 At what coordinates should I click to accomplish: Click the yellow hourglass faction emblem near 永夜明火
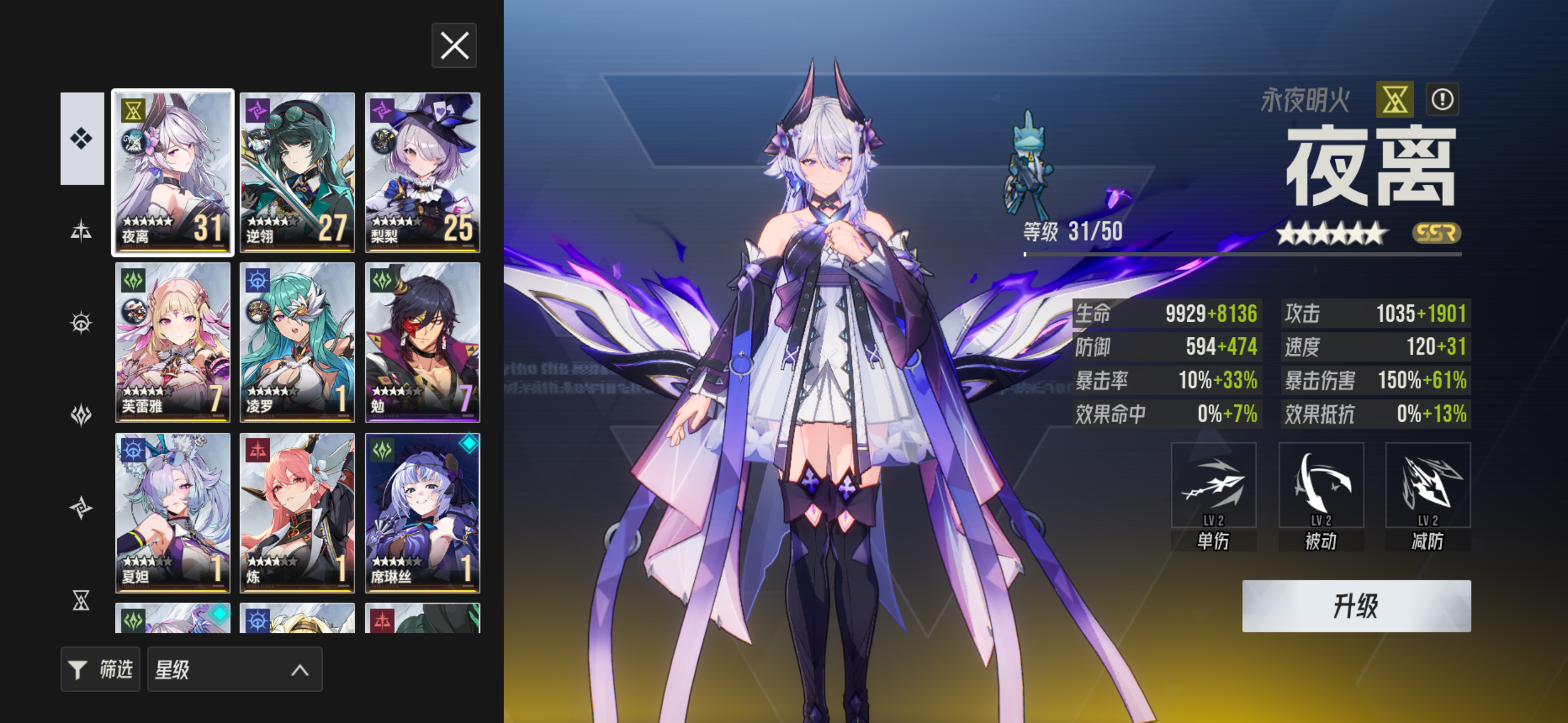pyautogui.click(x=1394, y=100)
